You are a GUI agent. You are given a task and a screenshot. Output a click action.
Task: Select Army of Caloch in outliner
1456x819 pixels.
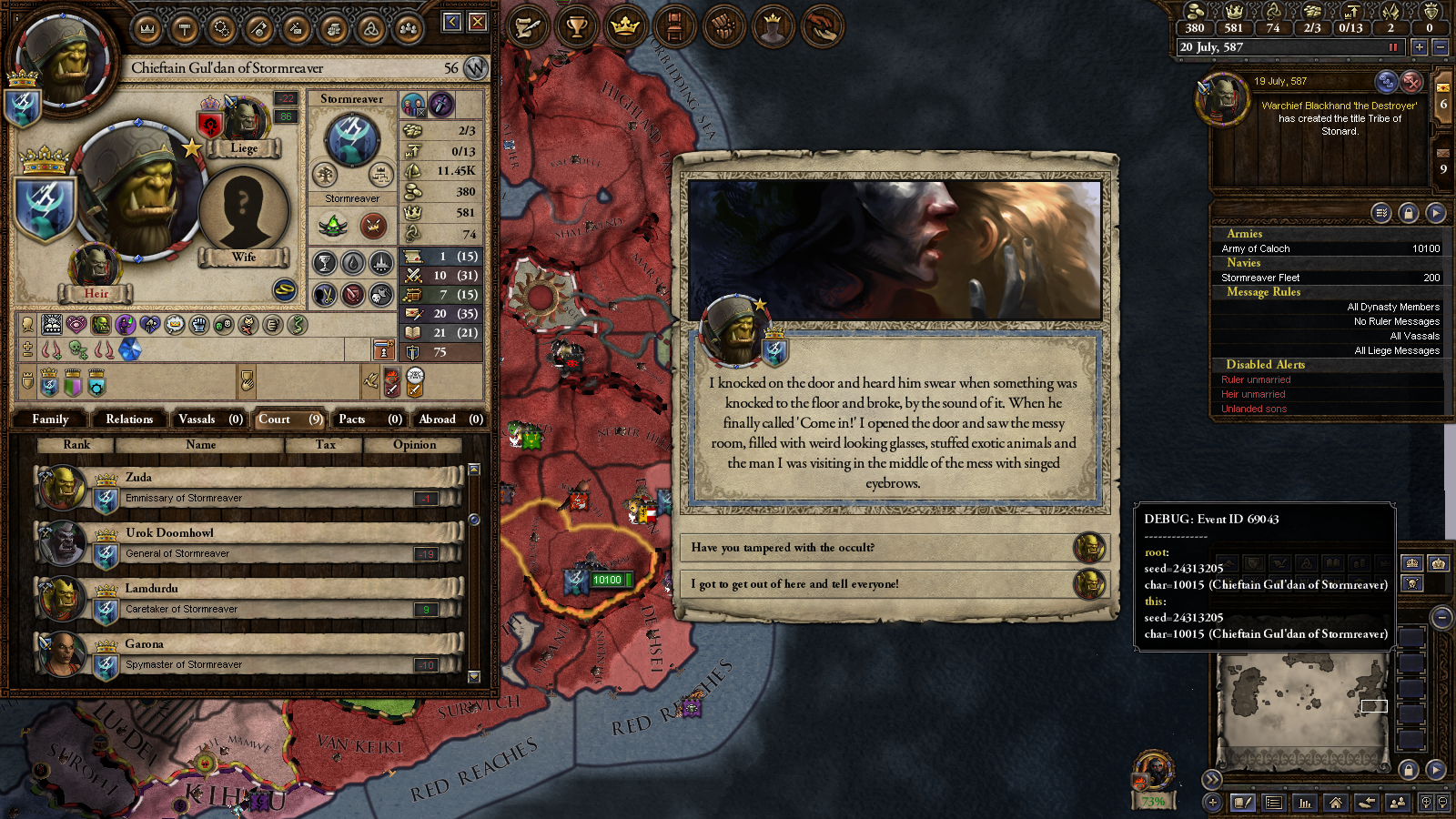1329,248
